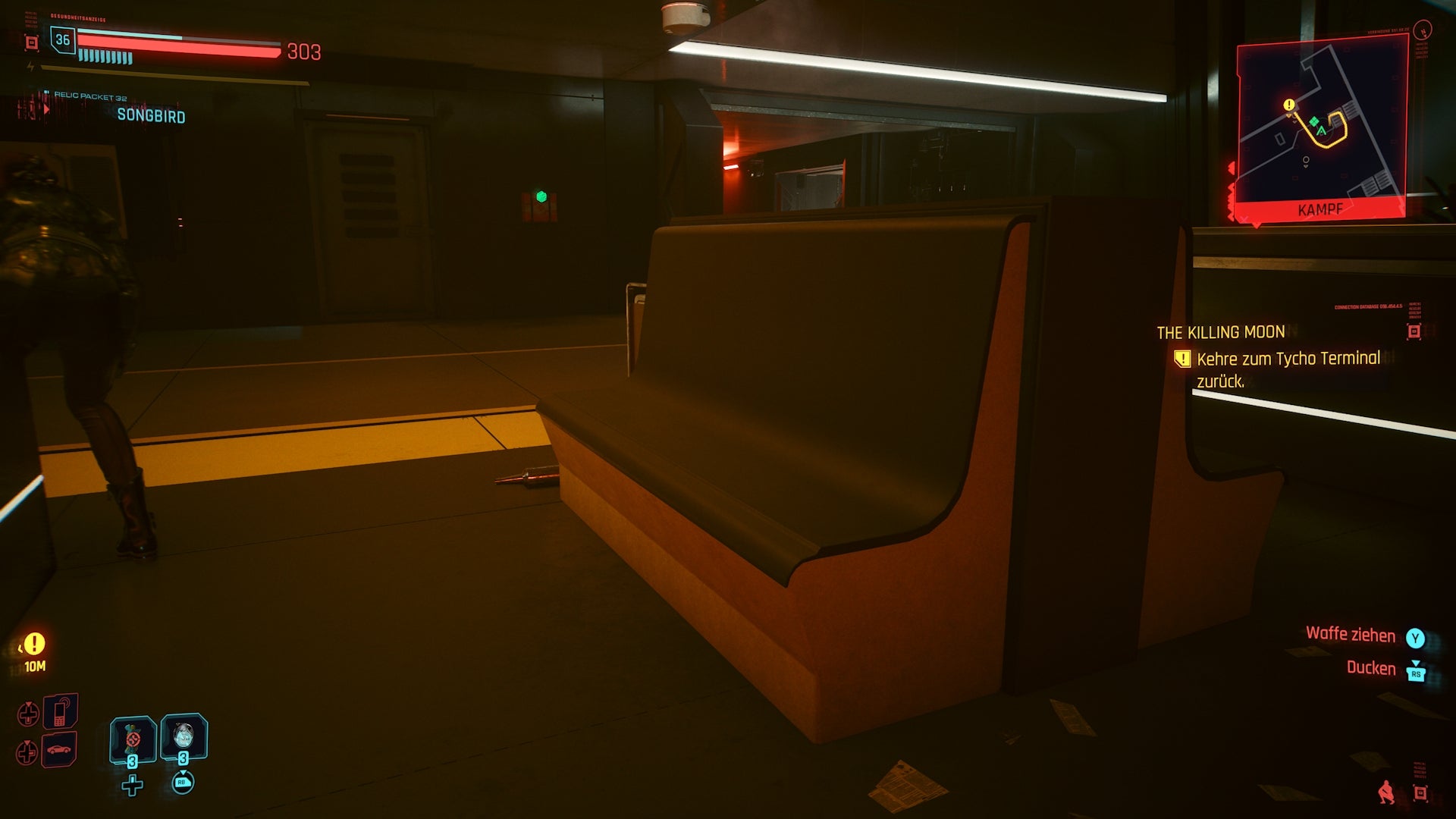The image size is (1456, 819).
Task: Select the green player marker on the minimap
Action: pos(1322,130)
